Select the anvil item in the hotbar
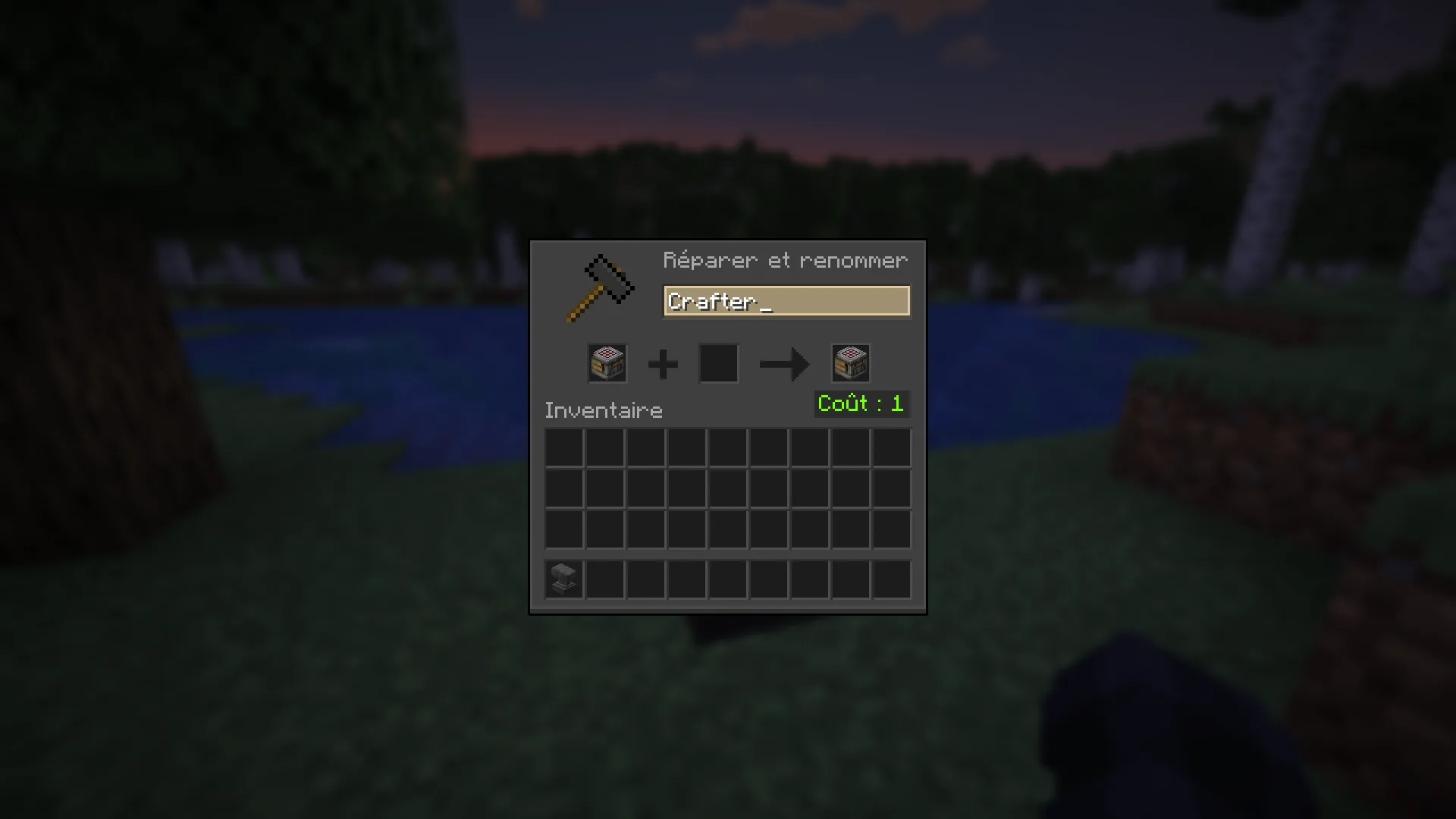 click(x=563, y=579)
